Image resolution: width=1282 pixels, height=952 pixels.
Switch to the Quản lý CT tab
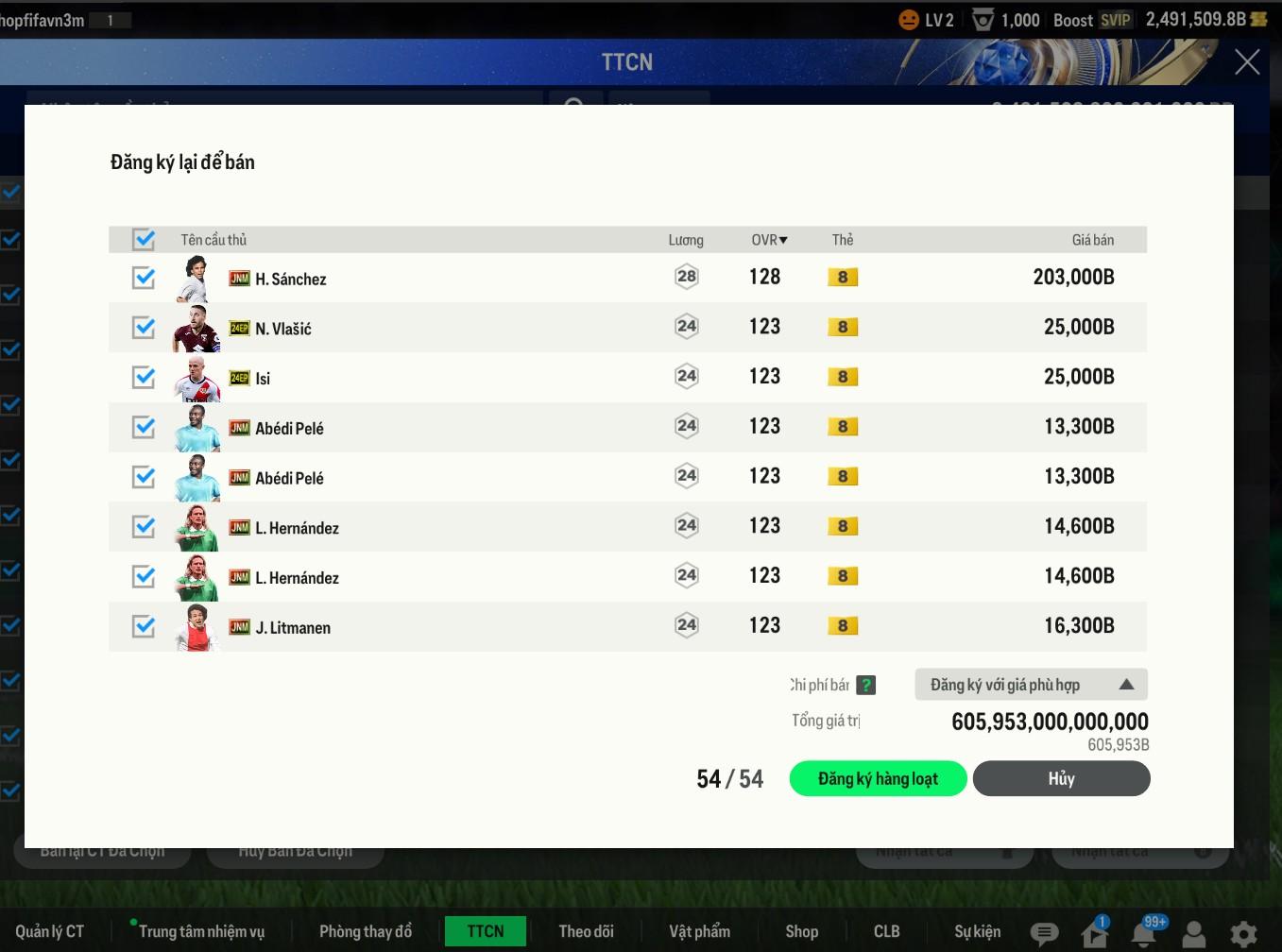(x=50, y=931)
